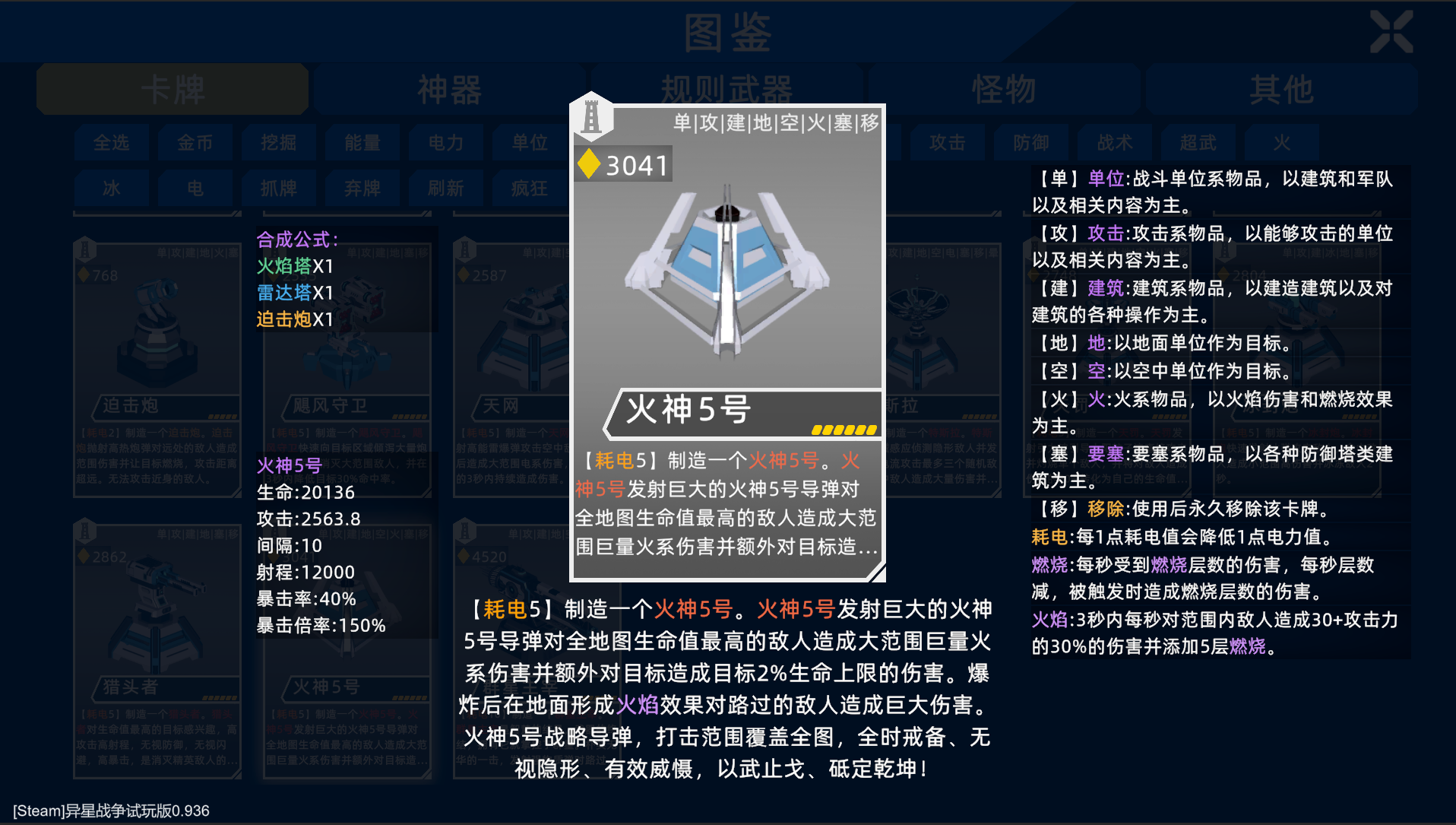1456x825 pixels.
Task: Select the 火焰塔X1 recipe ingredient
Action: (x=296, y=267)
